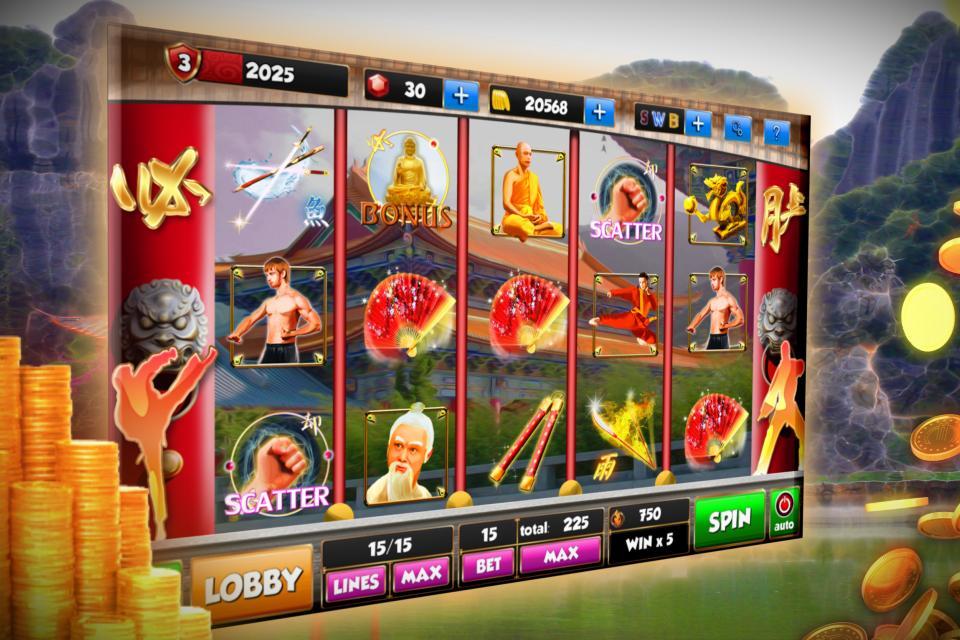Spin the slot reels
Image resolution: width=960 pixels, height=640 pixels.
[x=729, y=520]
